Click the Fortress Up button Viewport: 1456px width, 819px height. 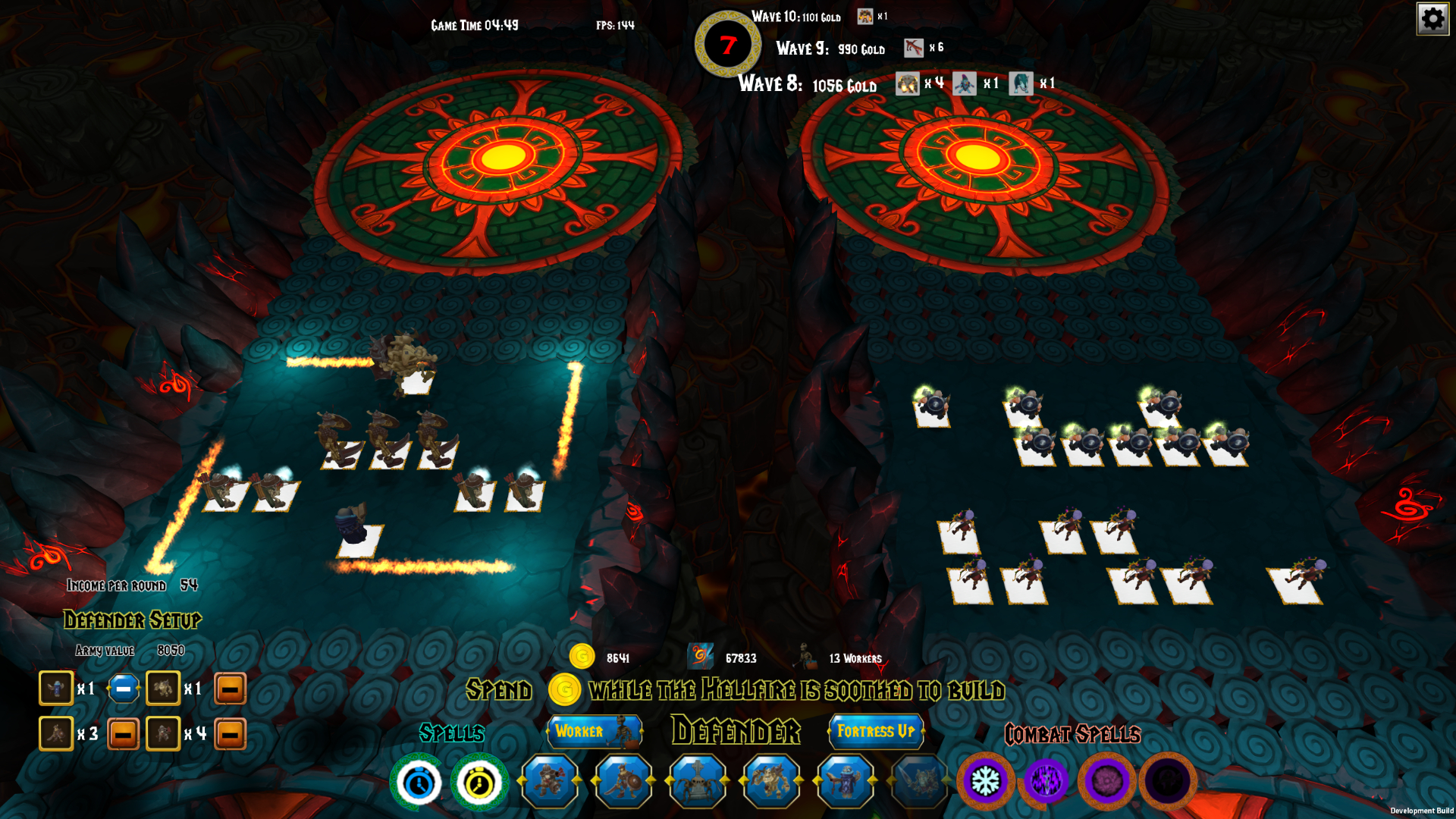click(x=876, y=732)
